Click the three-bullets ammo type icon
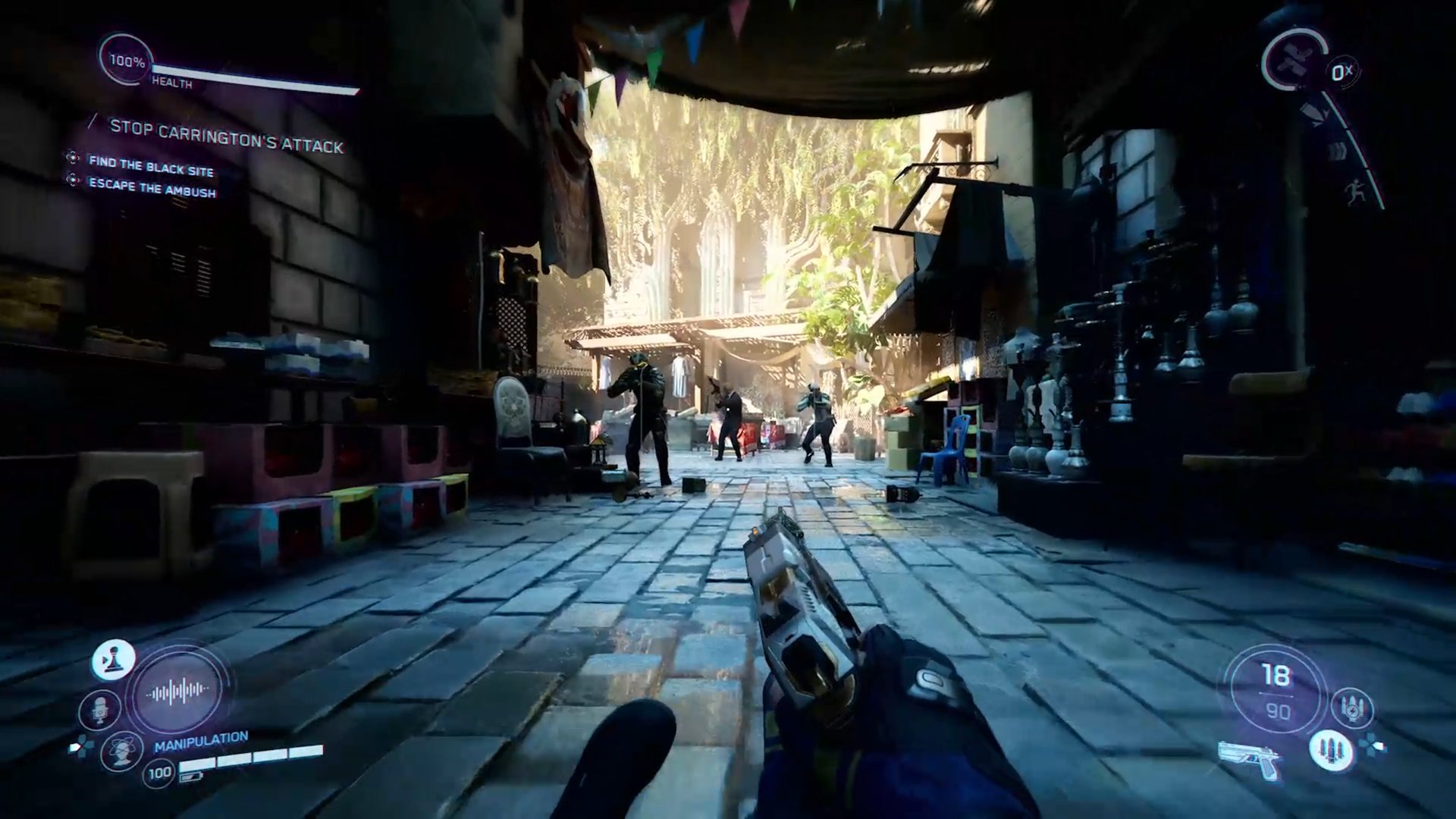 [1330, 749]
